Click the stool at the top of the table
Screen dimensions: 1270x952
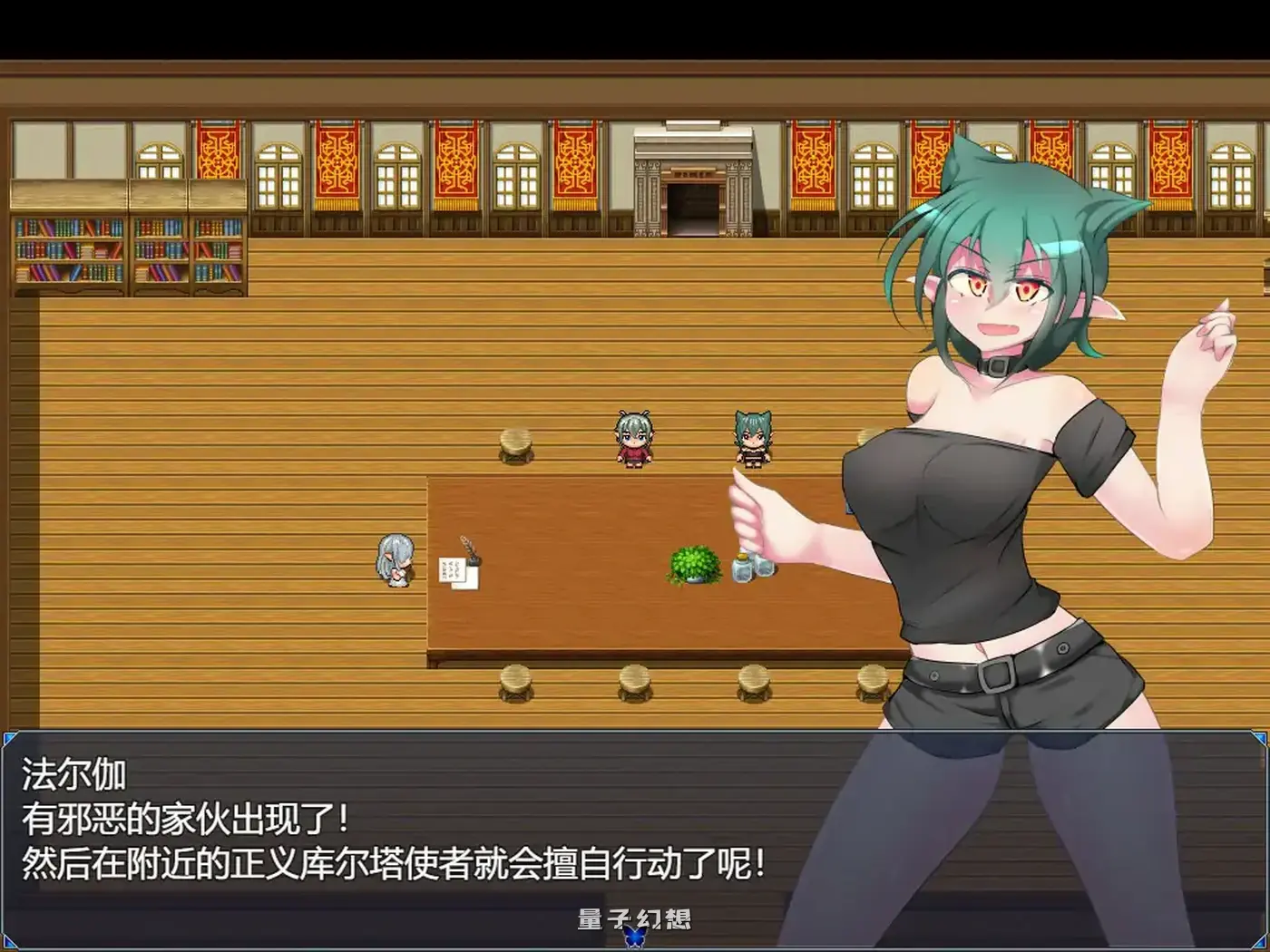click(513, 444)
